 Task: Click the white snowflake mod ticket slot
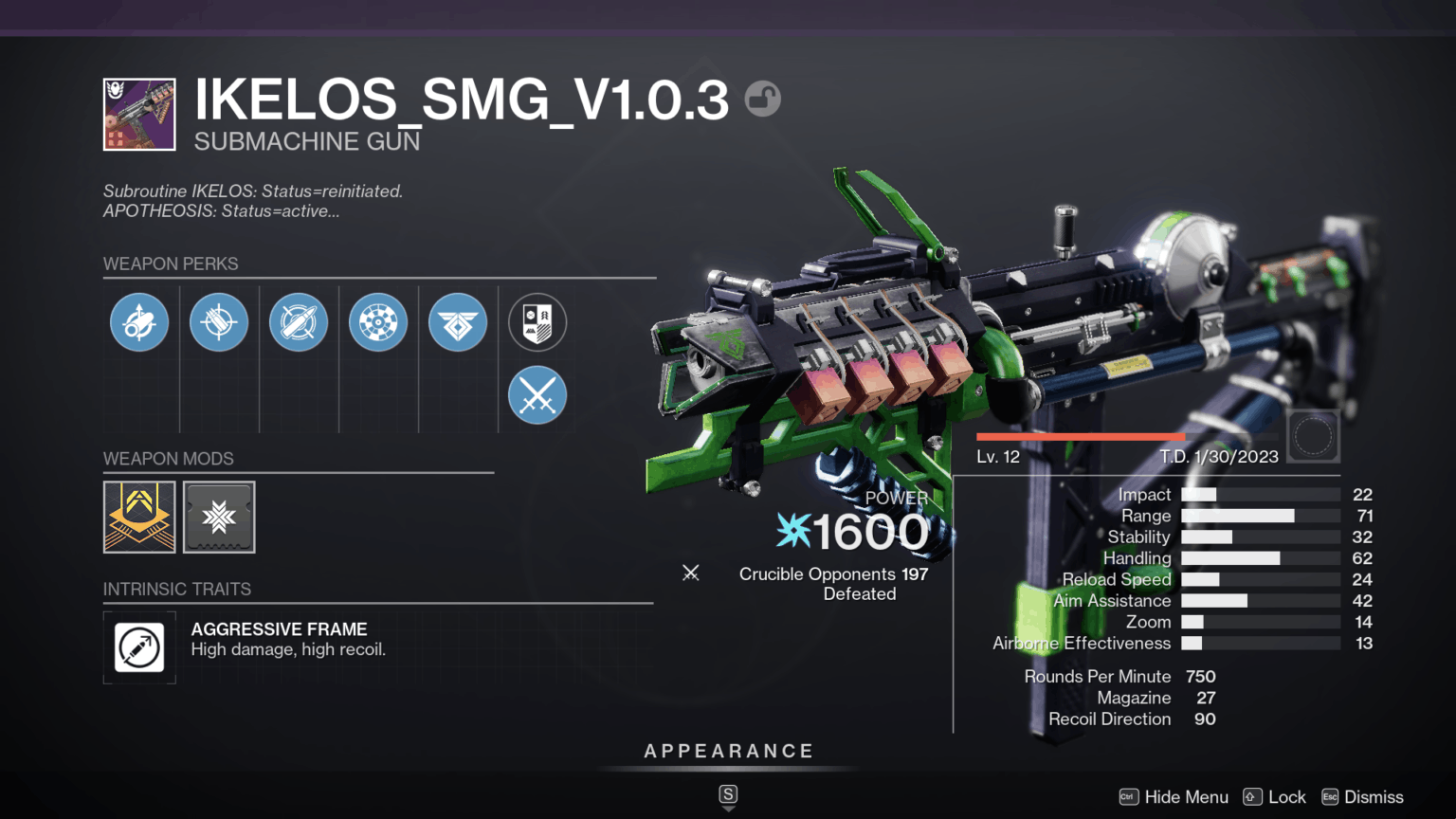pos(219,518)
